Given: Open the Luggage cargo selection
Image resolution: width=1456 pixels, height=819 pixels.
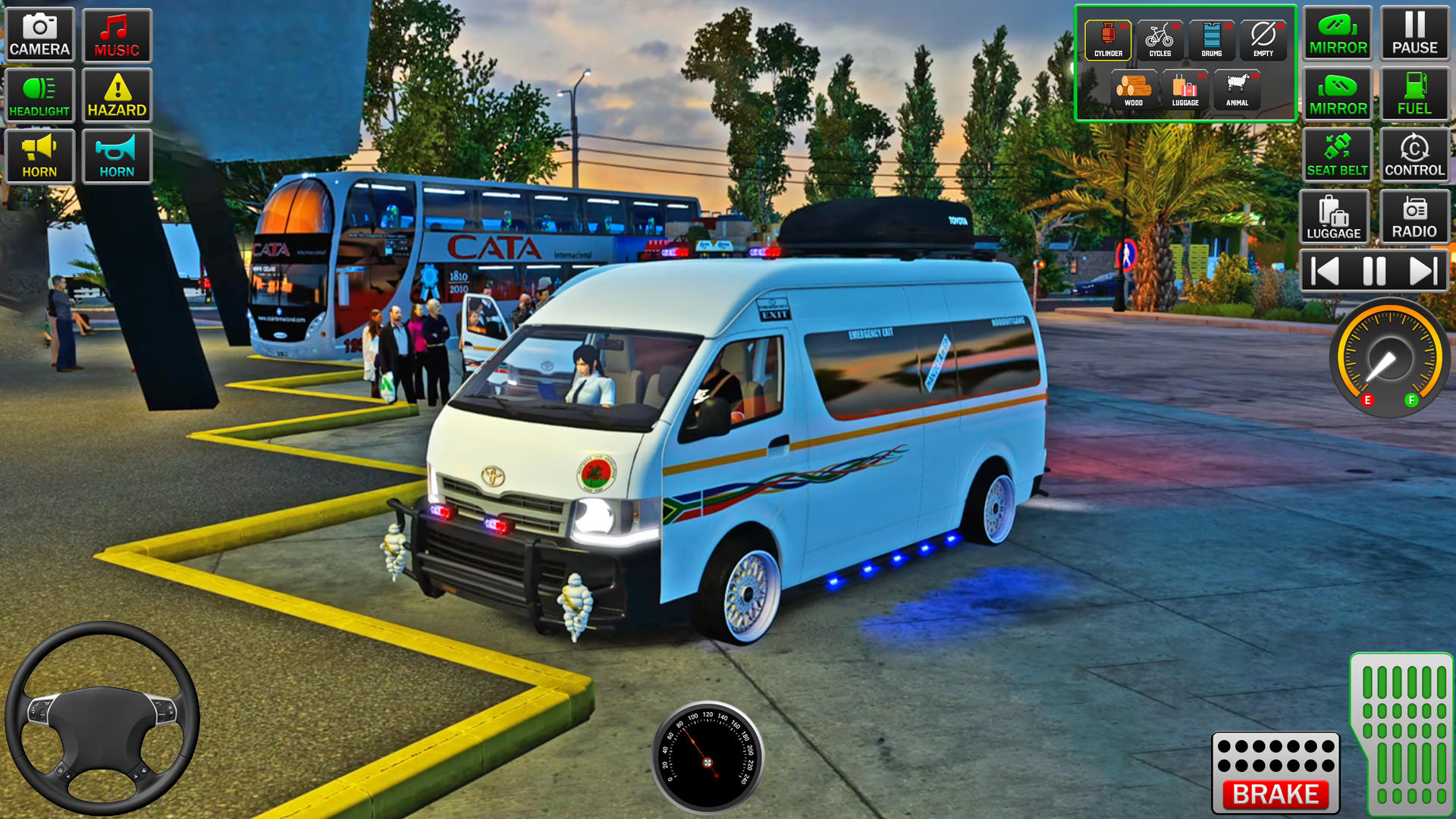Looking at the screenshot, I should coord(1185,89).
